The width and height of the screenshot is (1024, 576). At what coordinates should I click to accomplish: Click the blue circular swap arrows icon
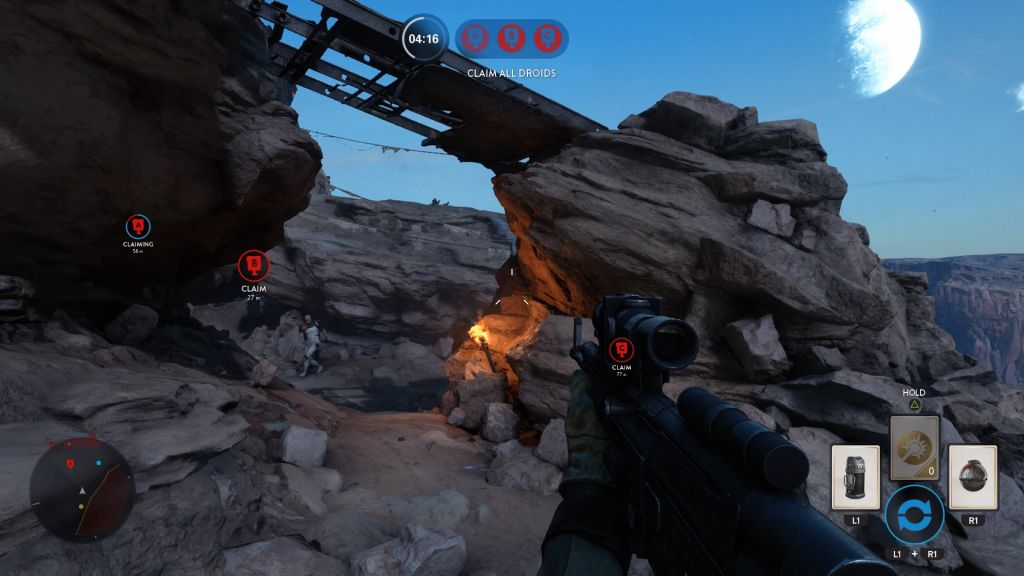(914, 514)
